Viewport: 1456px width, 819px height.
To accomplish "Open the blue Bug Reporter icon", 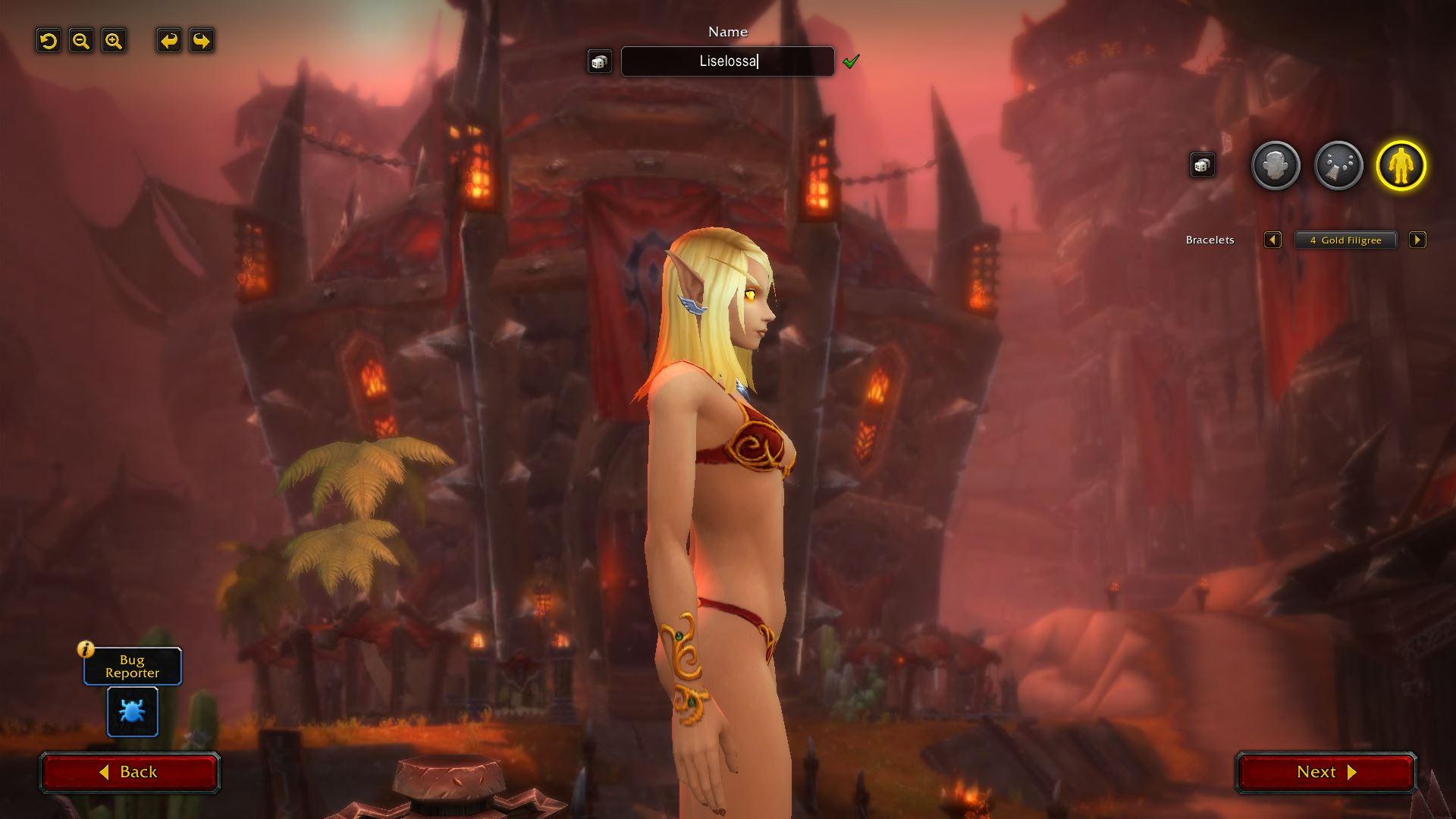I will tap(133, 711).
